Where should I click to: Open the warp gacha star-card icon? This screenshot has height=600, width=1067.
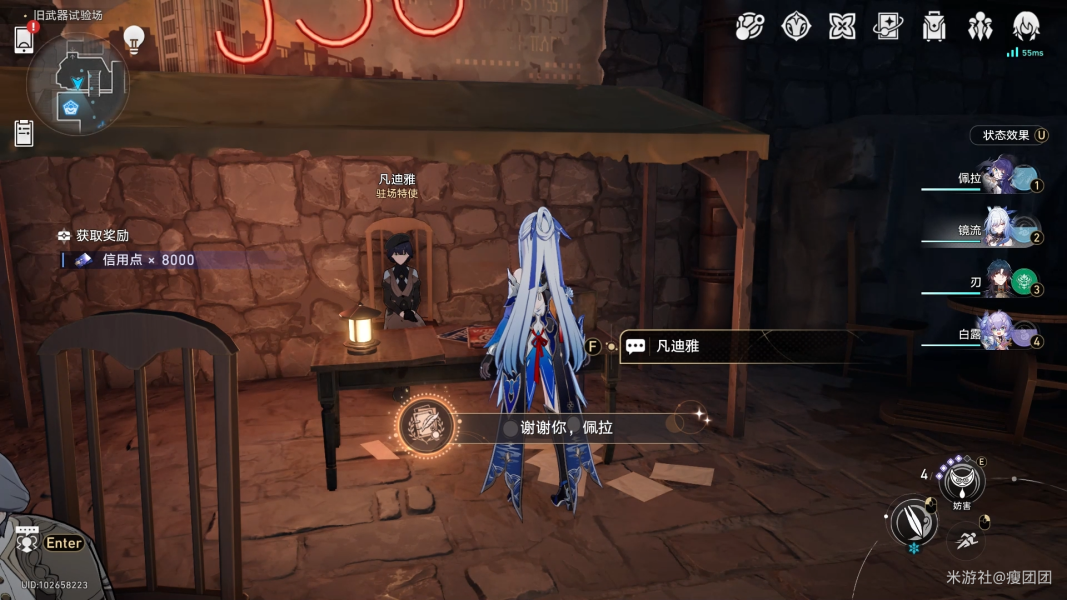click(888, 27)
